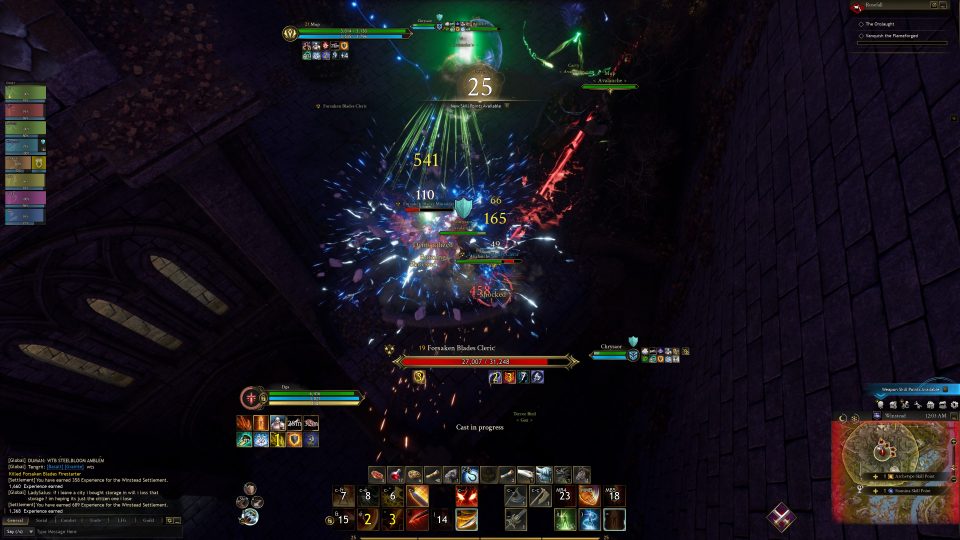Image resolution: width=960 pixels, height=540 pixels.
Task: Open the Say channel dropdown
Action: pyautogui.click(x=17, y=532)
